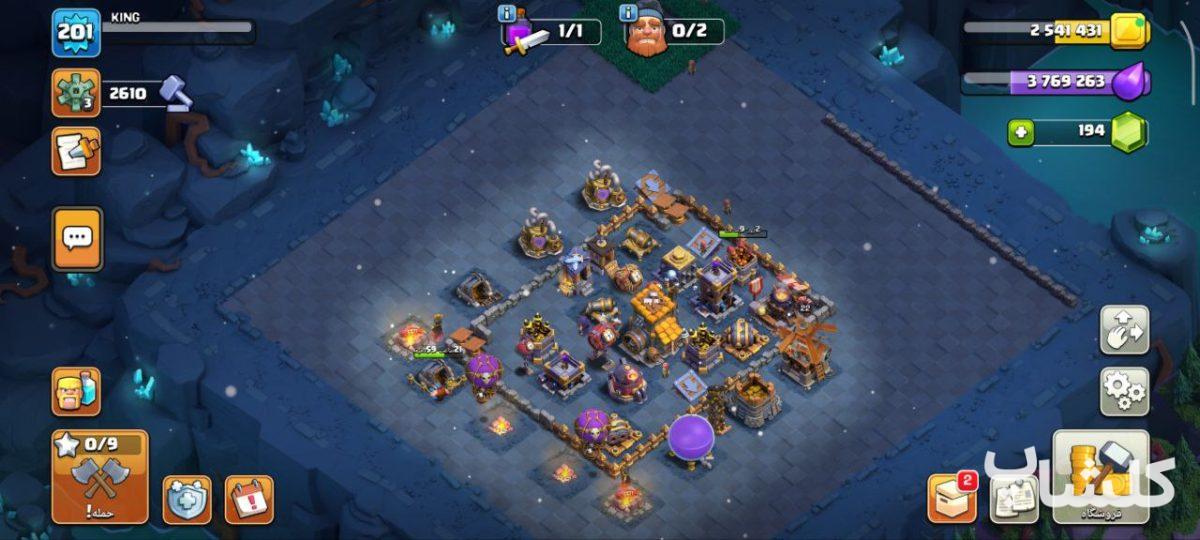
Task: Open the box with 2 notifications
Action: tap(951, 498)
